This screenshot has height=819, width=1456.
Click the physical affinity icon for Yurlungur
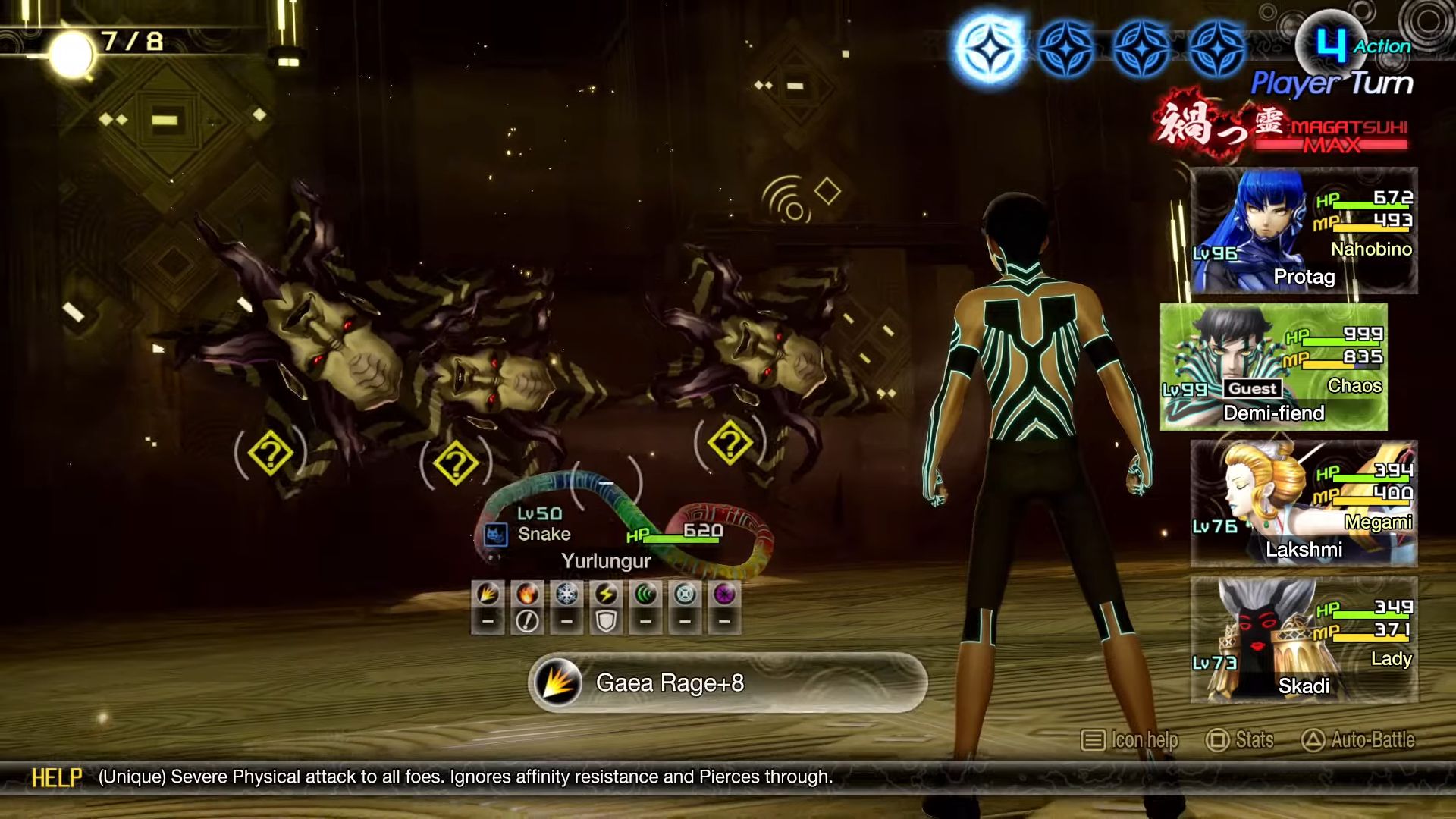(x=488, y=595)
